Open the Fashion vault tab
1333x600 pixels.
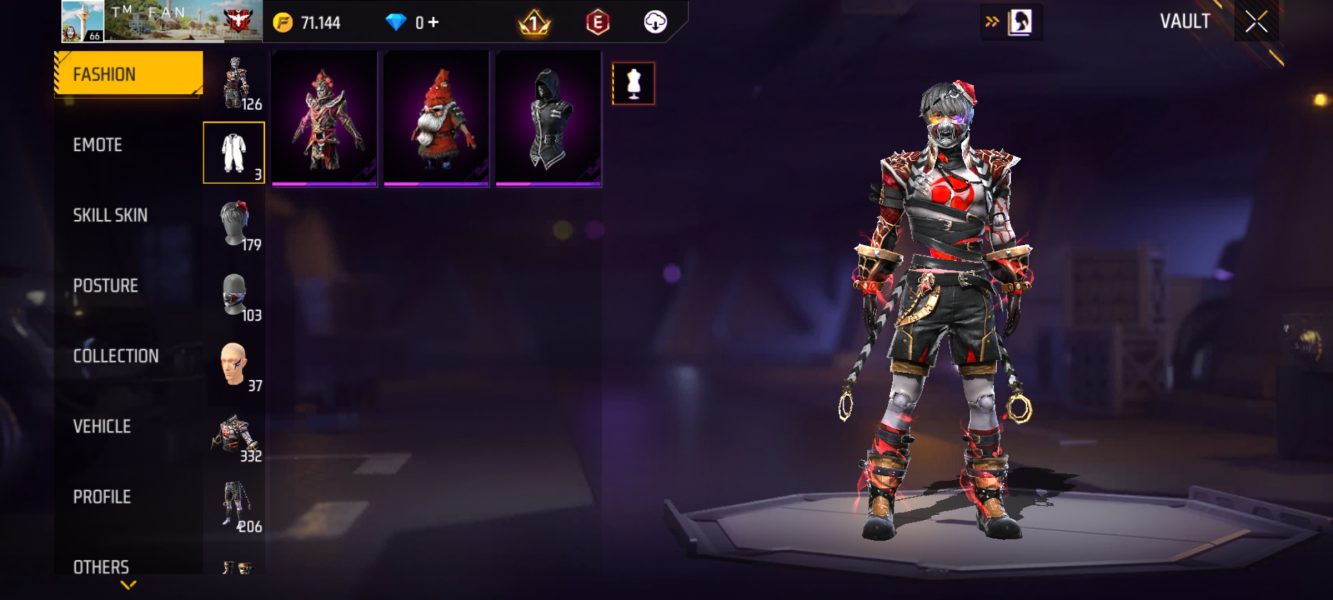pyautogui.click(x=128, y=75)
